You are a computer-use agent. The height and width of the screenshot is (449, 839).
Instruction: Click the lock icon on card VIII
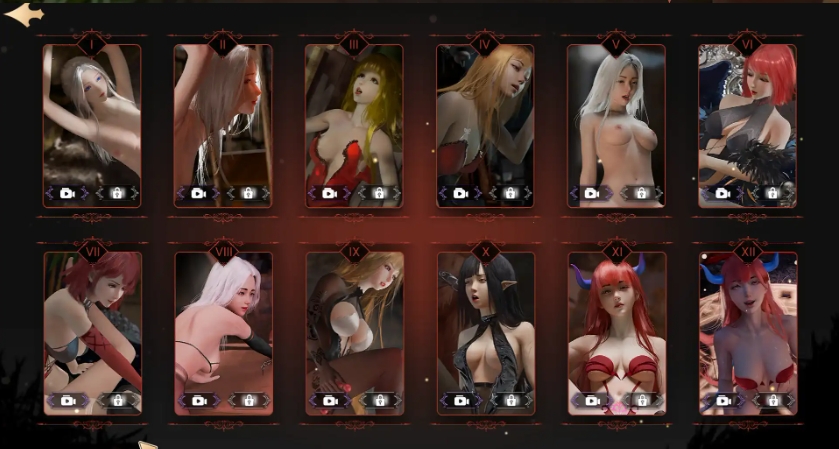pyautogui.click(x=248, y=400)
